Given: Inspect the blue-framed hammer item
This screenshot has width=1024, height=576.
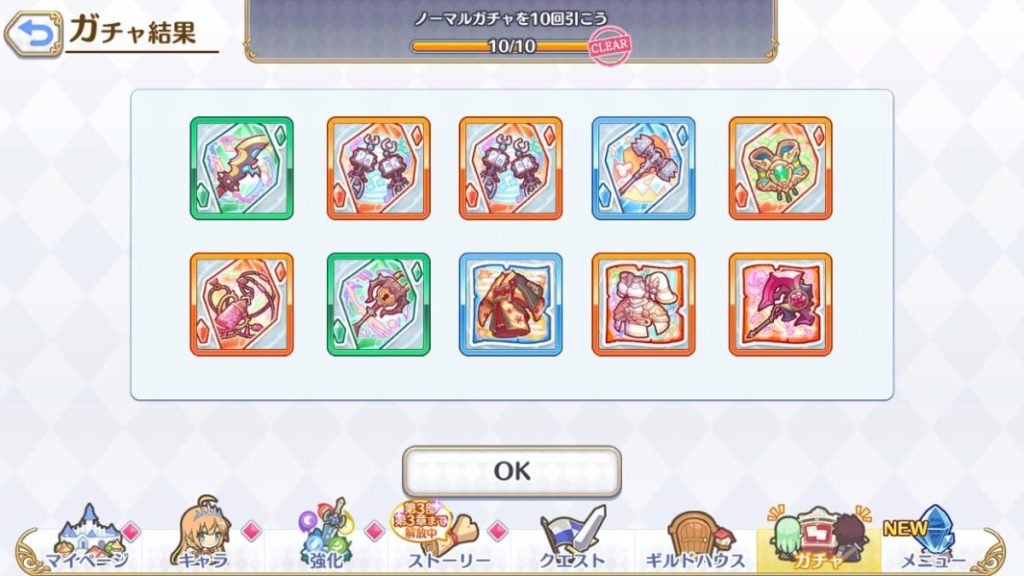Looking at the screenshot, I should pyautogui.click(x=643, y=168).
